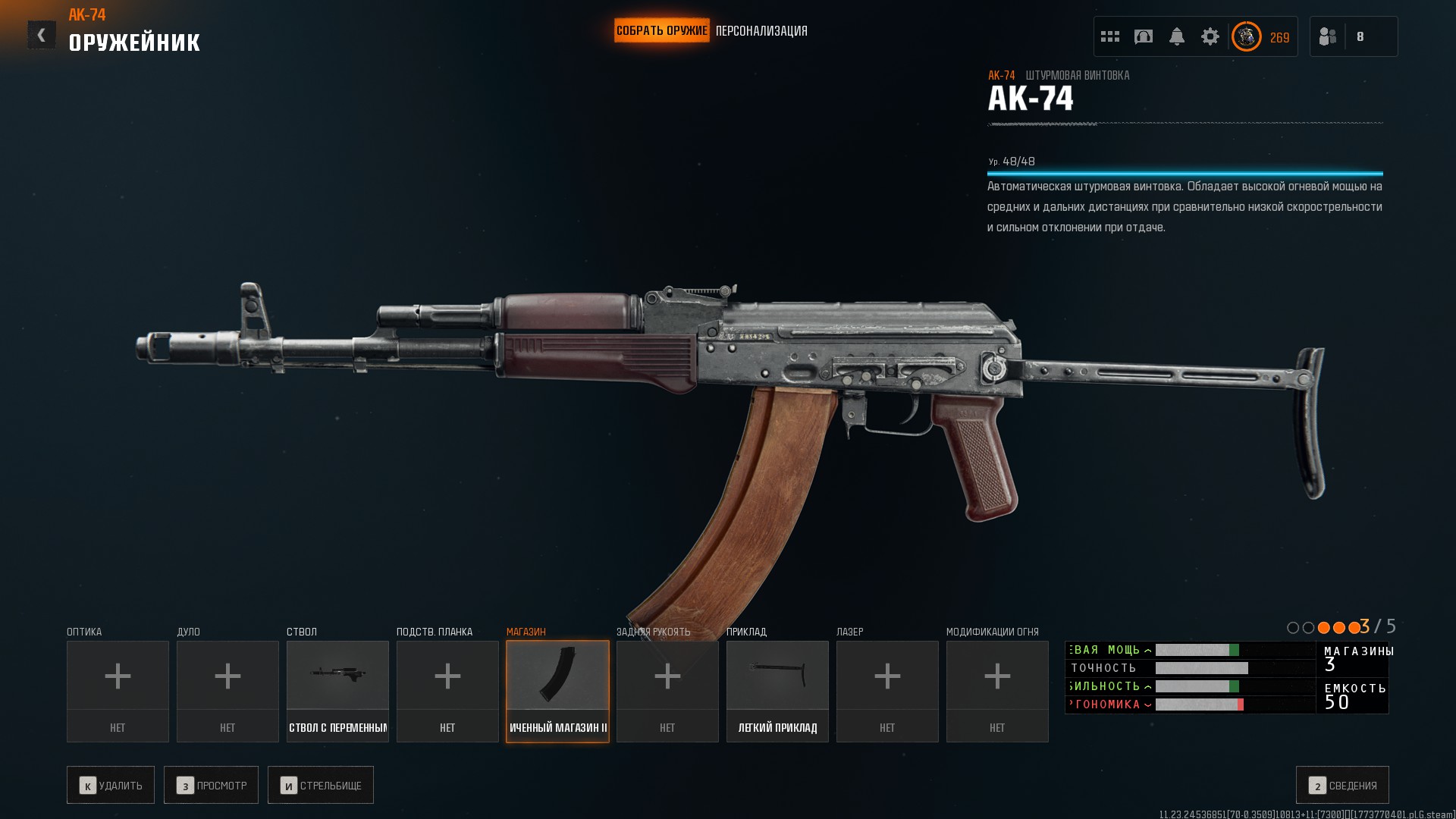
Task: Select the Собрать оружие tab
Action: (661, 31)
